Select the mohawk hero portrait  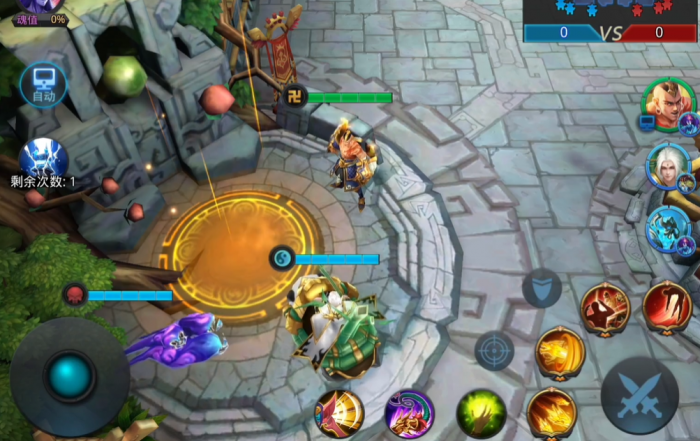point(665,101)
